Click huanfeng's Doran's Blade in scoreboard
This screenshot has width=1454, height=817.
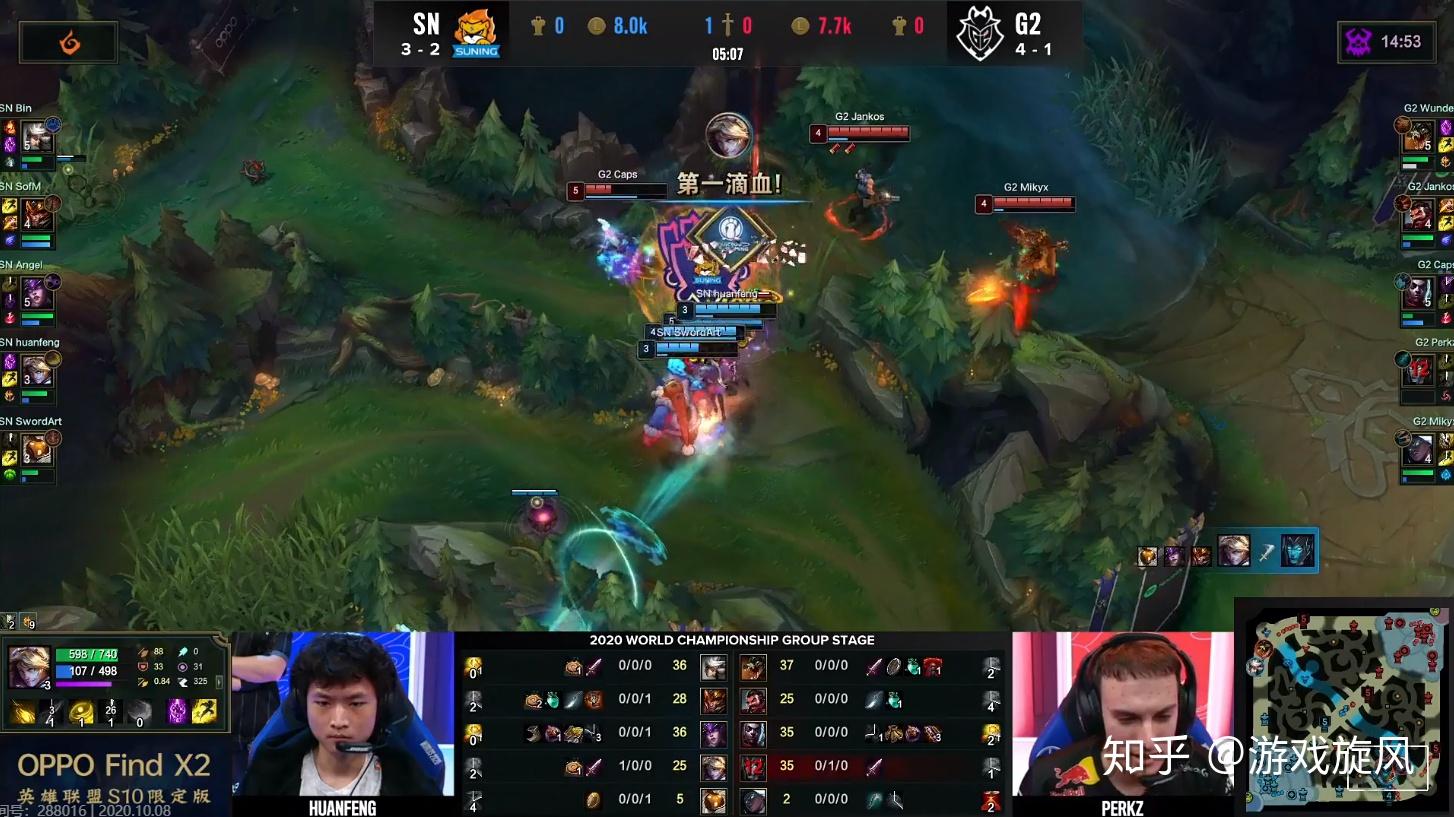tap(593, 767)
